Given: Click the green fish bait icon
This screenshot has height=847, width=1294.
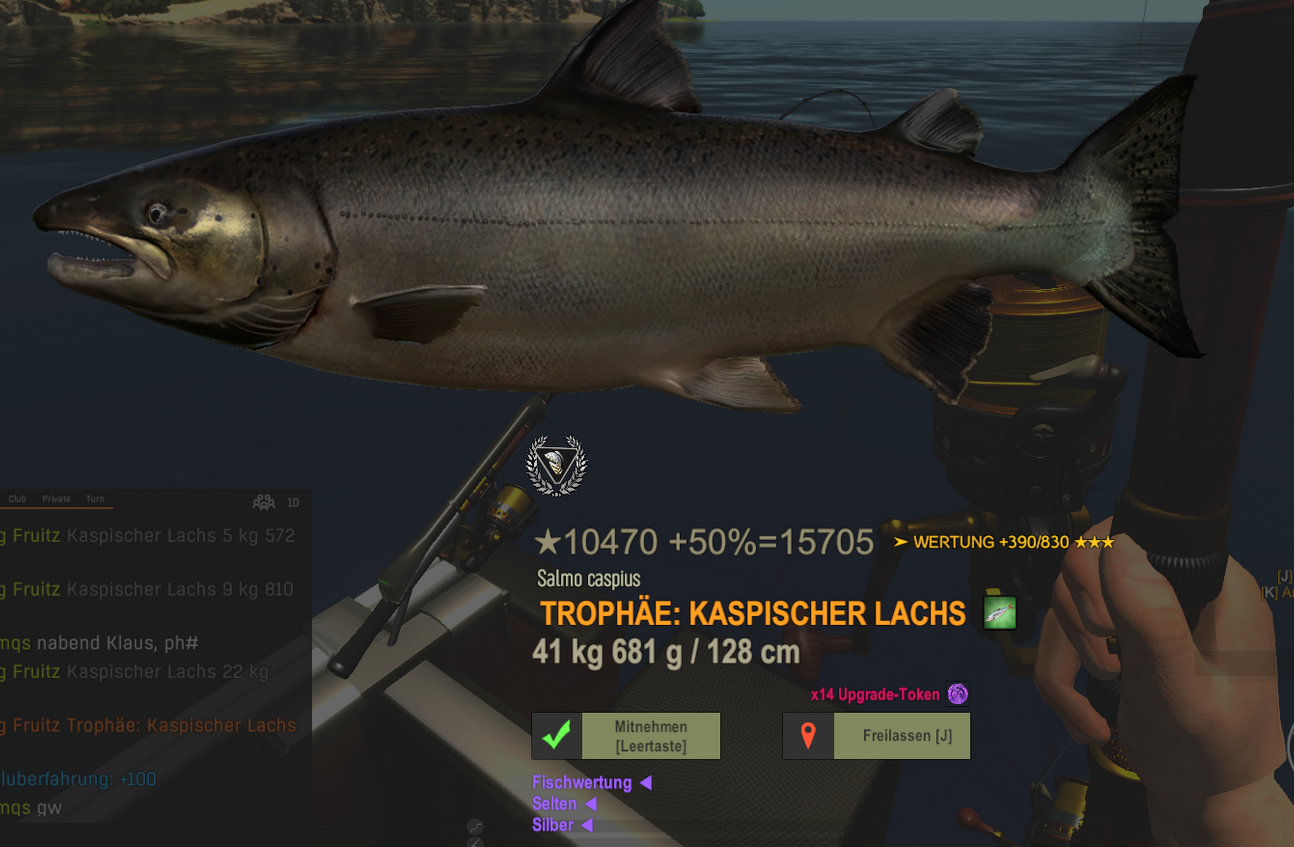Looking at the screenshot, I should [999, 612].
